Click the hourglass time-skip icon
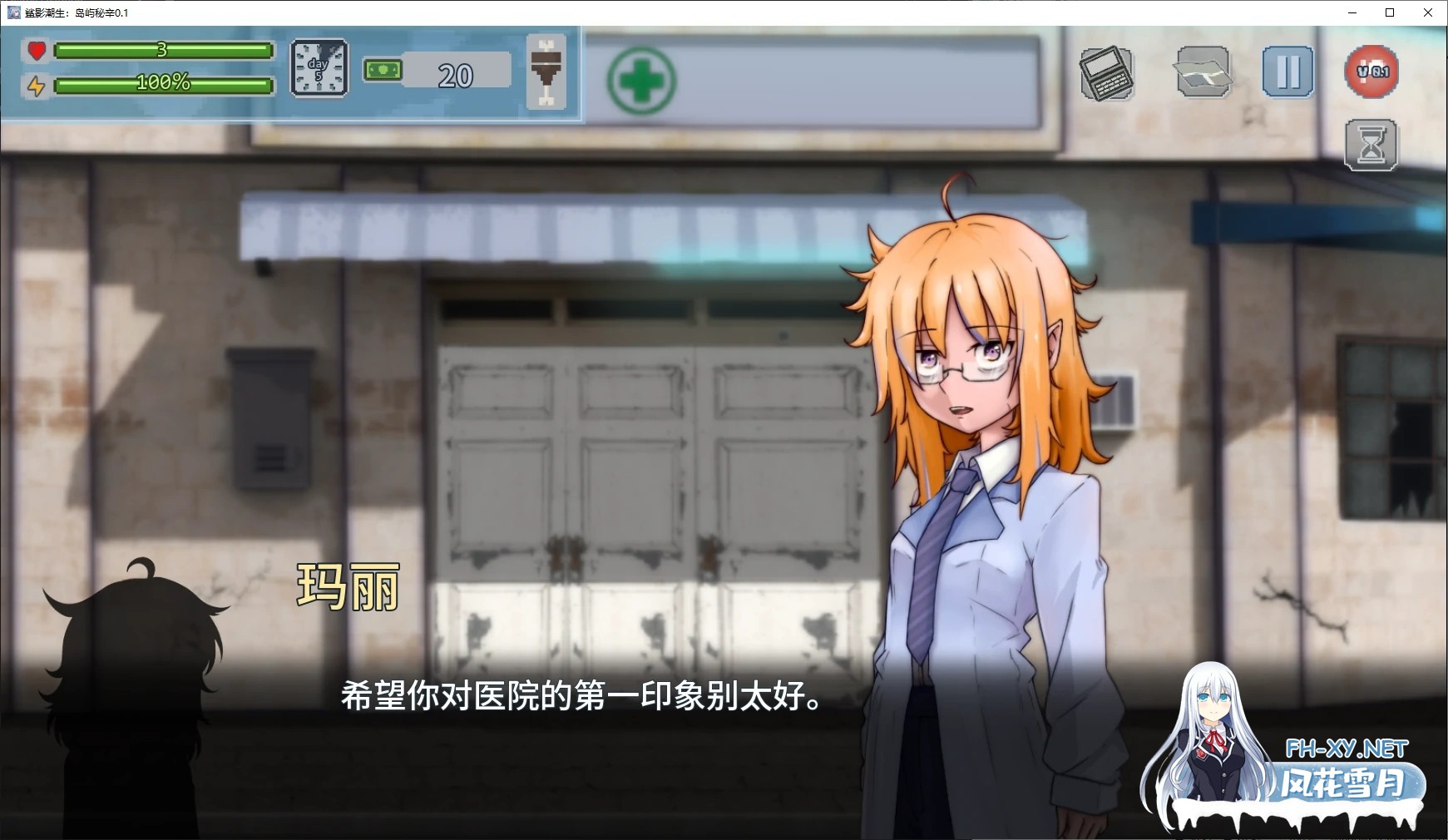The width and height of the screenshot is (1448, 840). (1371, 143)
